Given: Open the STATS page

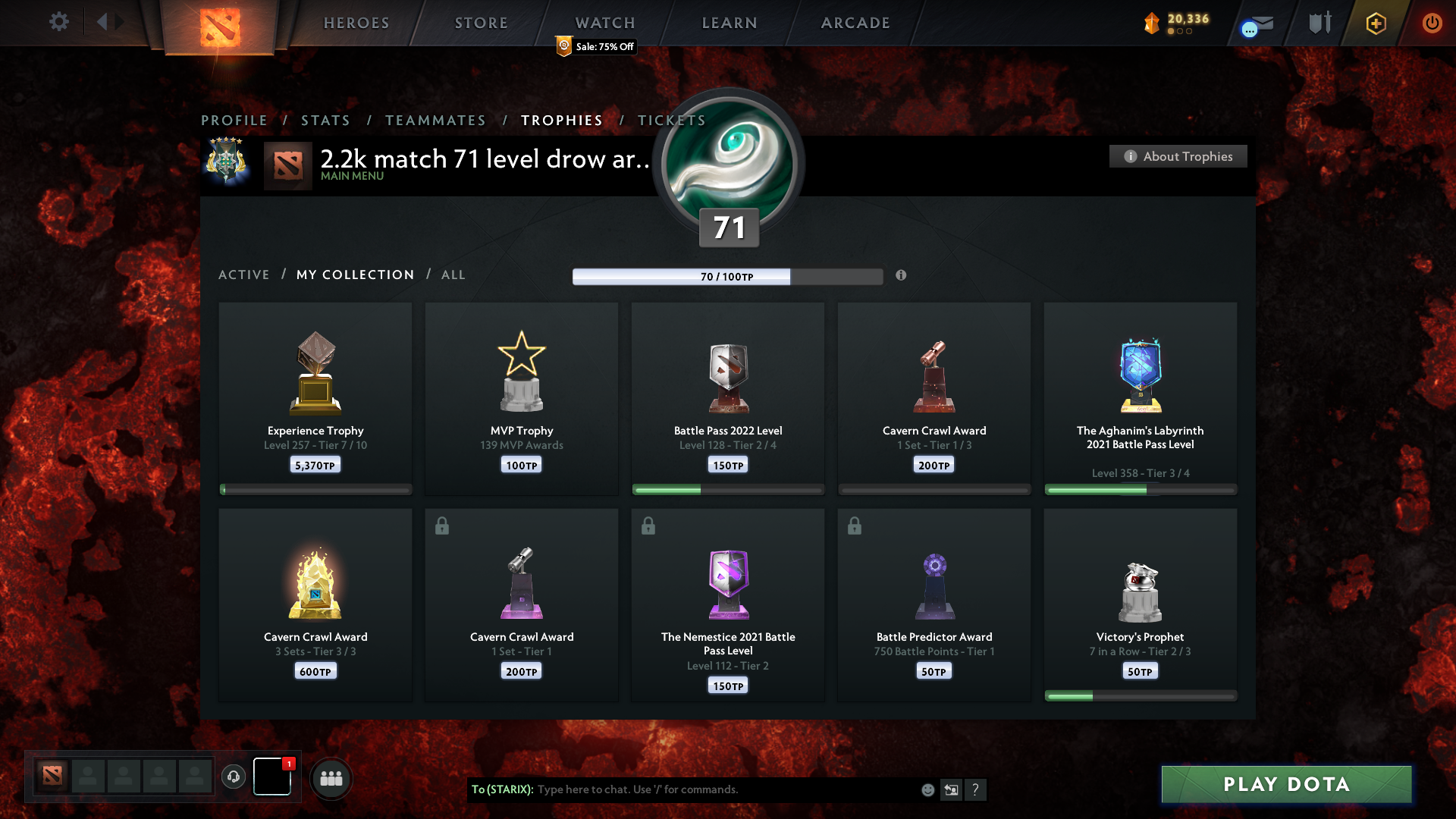Looking at the screenshot, I should click(325, 120).
